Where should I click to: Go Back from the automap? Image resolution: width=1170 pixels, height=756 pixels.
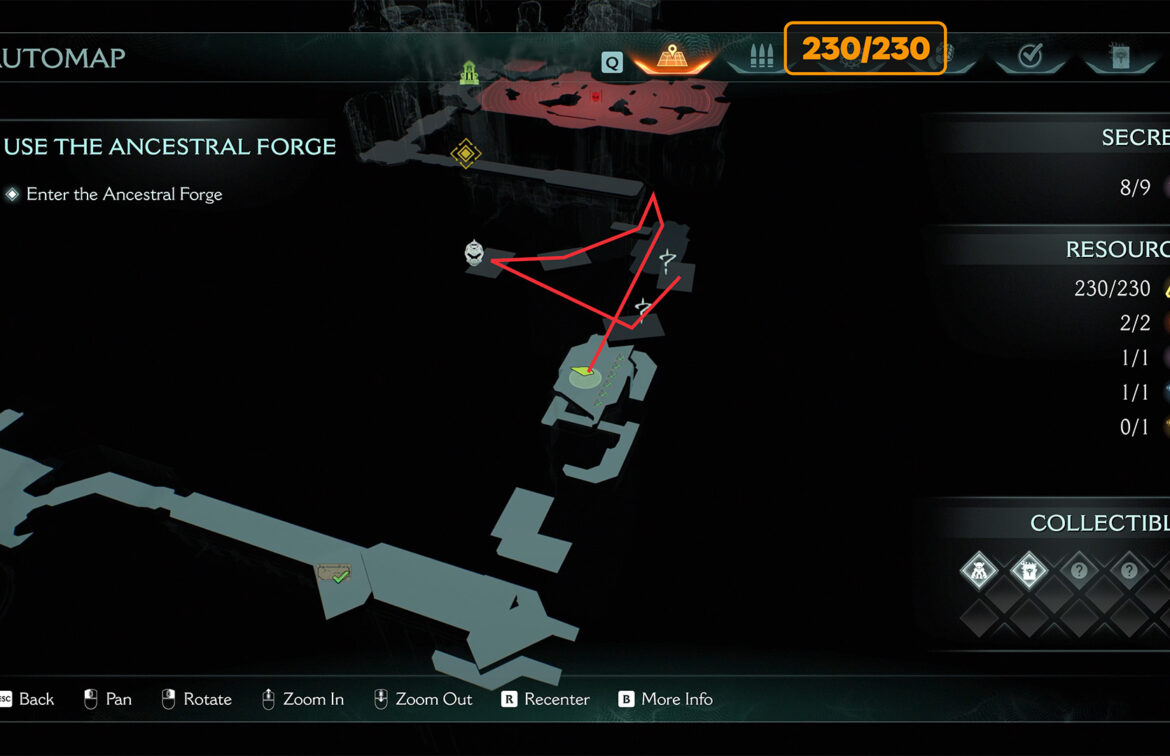[x=28, y=699]
